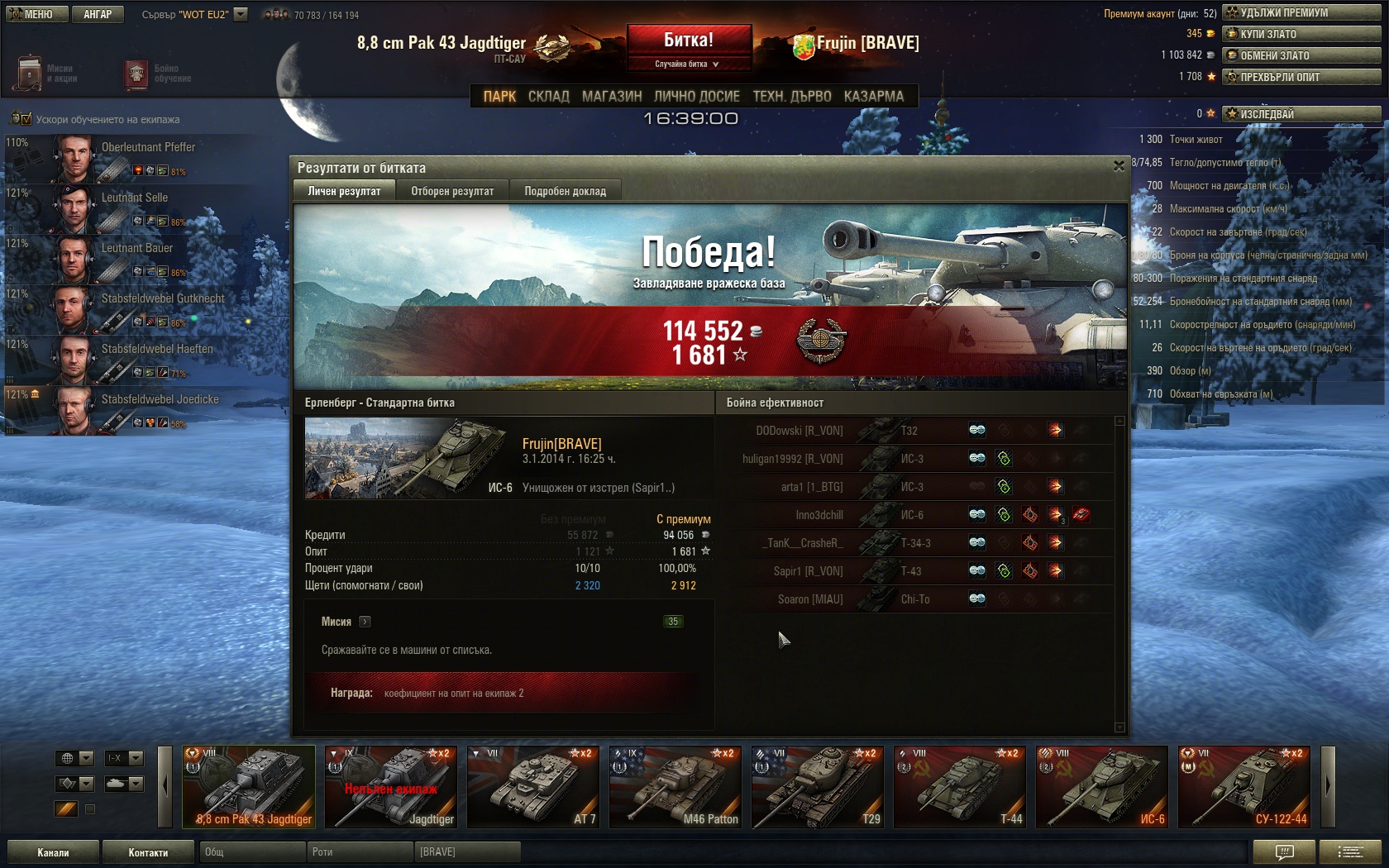Viewport: 1389px width, 868px height.
Task: Open the Контакти contacts panel
Action: [x=148, y=852]
